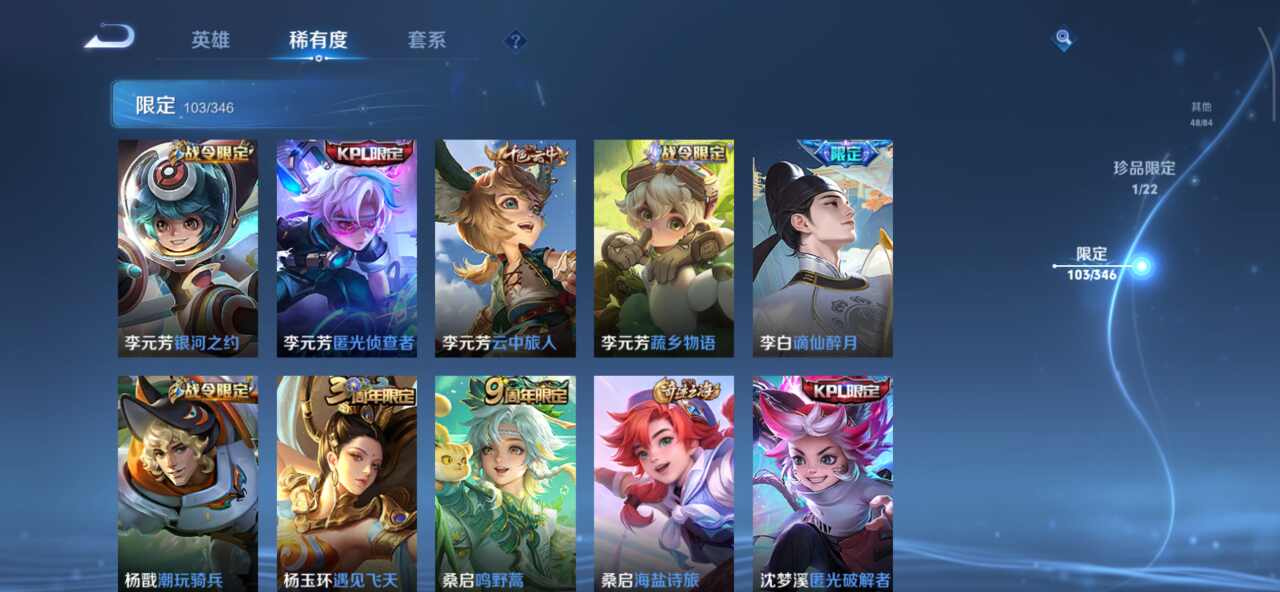This screenshot has height=592, width=1280.
Task: Jump to the 珍品限定 rarity section
Action: [x=1144, y=176]
